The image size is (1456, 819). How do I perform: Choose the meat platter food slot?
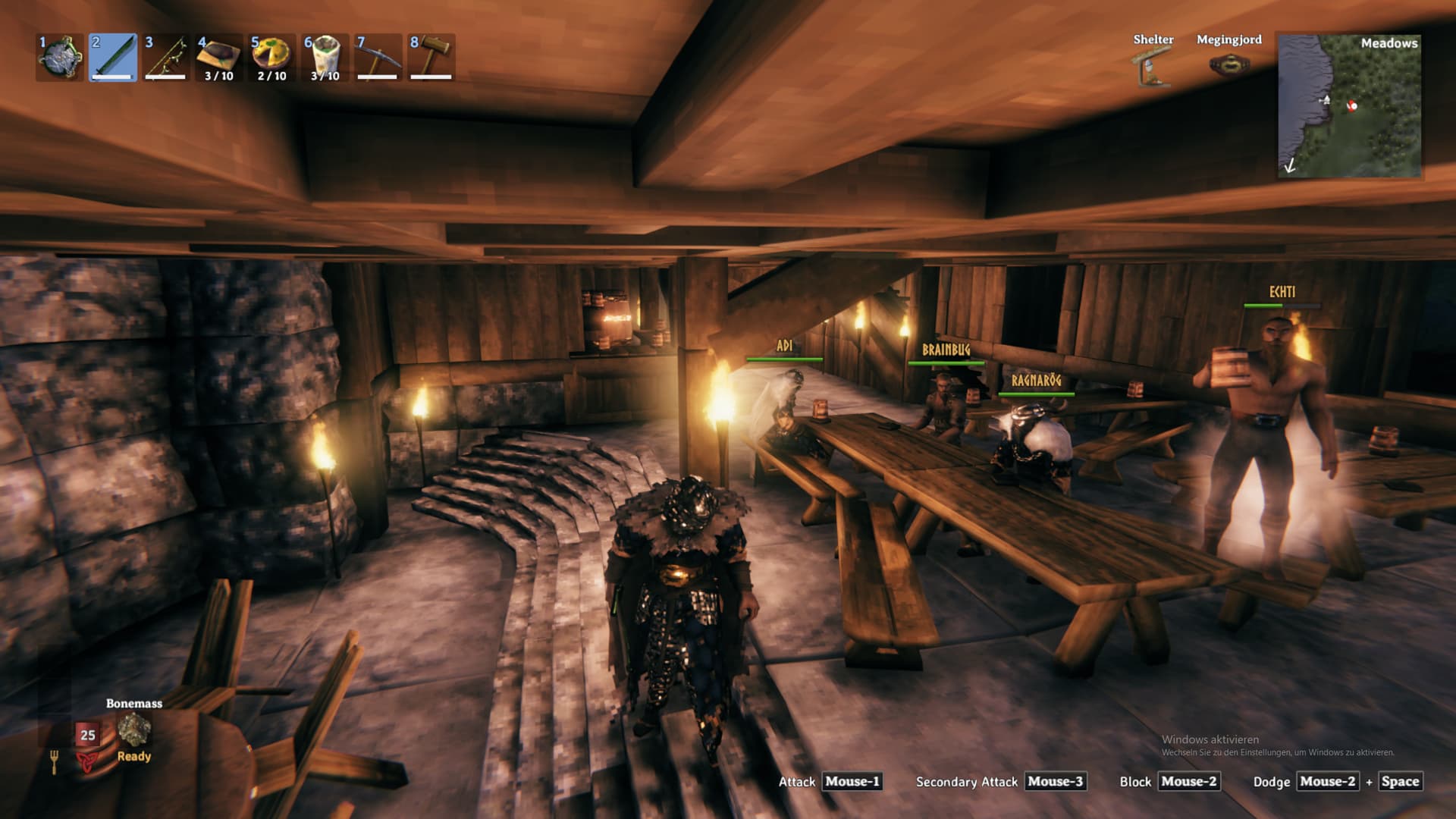point(219,58)
